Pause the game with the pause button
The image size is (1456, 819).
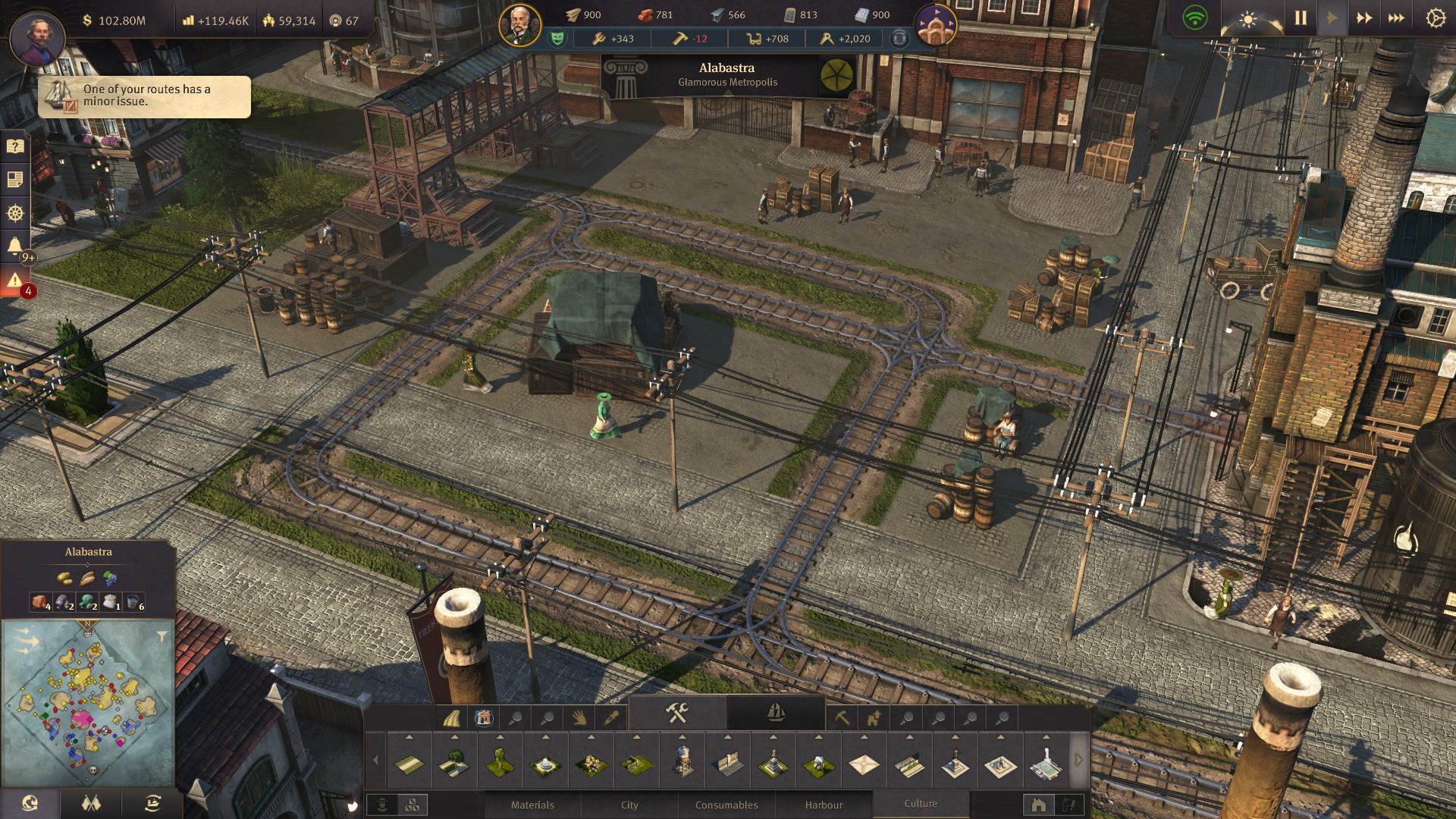(1299, 16)
